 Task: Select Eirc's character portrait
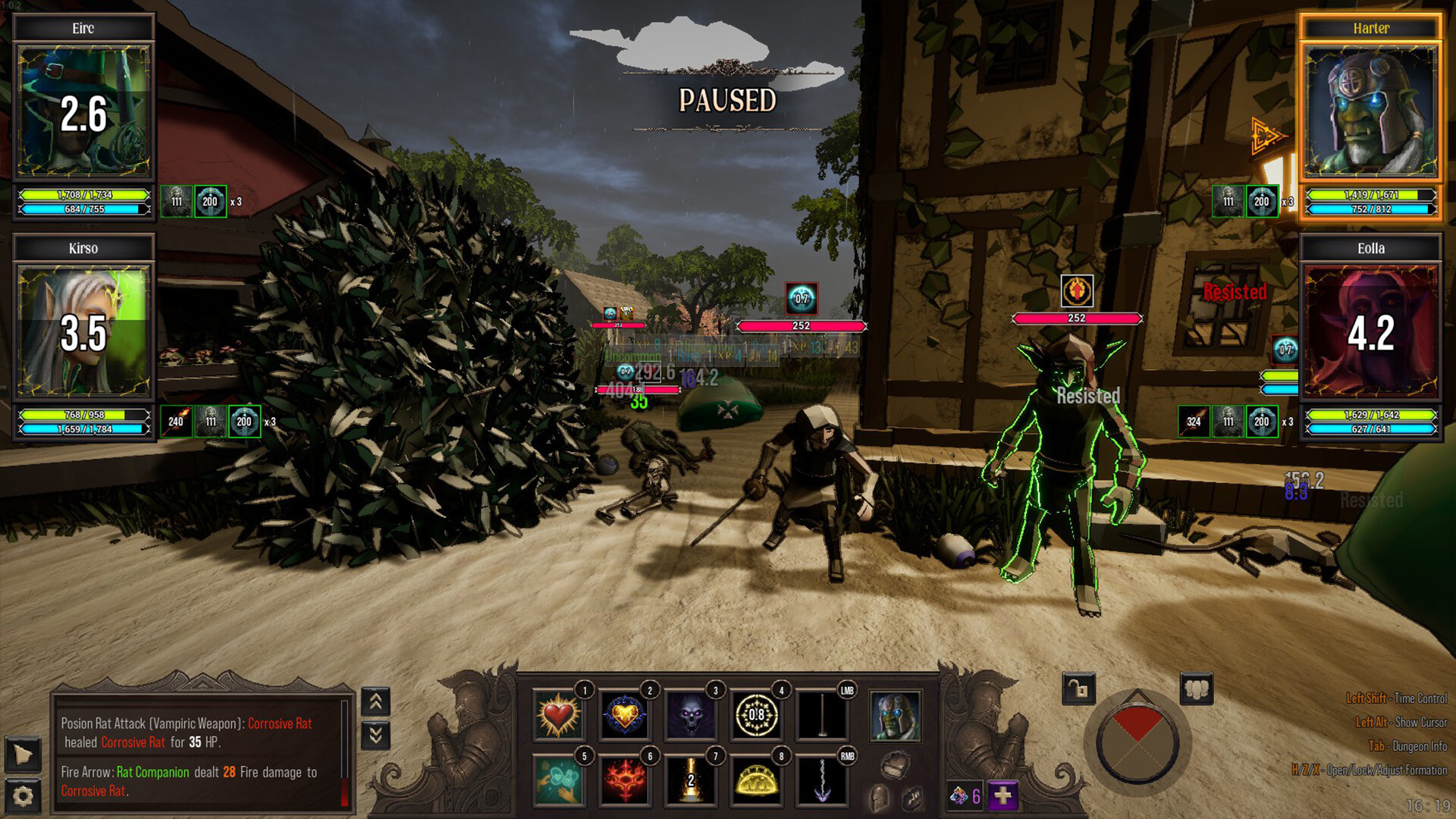coord(83,111)
